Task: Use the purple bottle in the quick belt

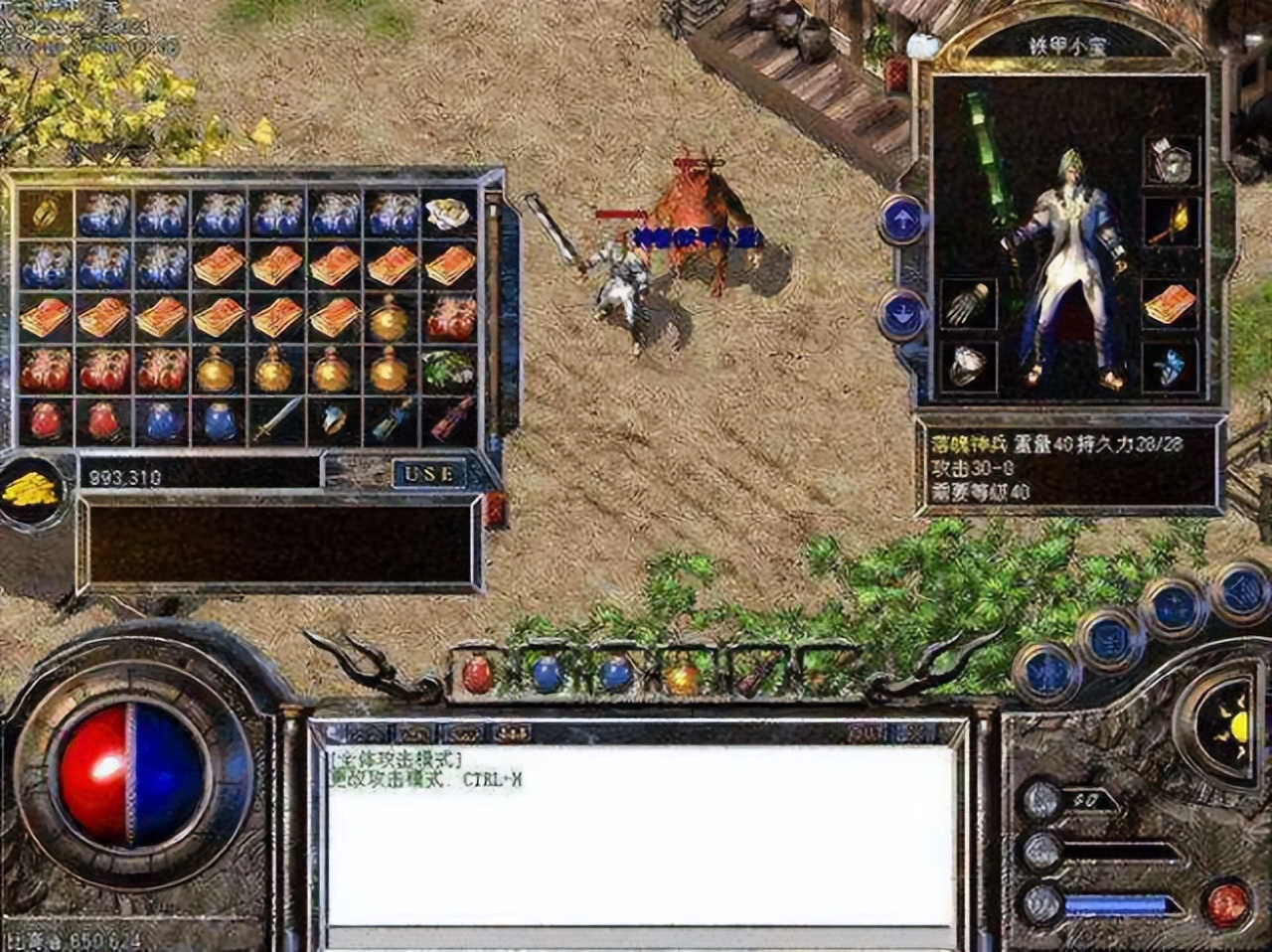Action: (x=751, y=678)
